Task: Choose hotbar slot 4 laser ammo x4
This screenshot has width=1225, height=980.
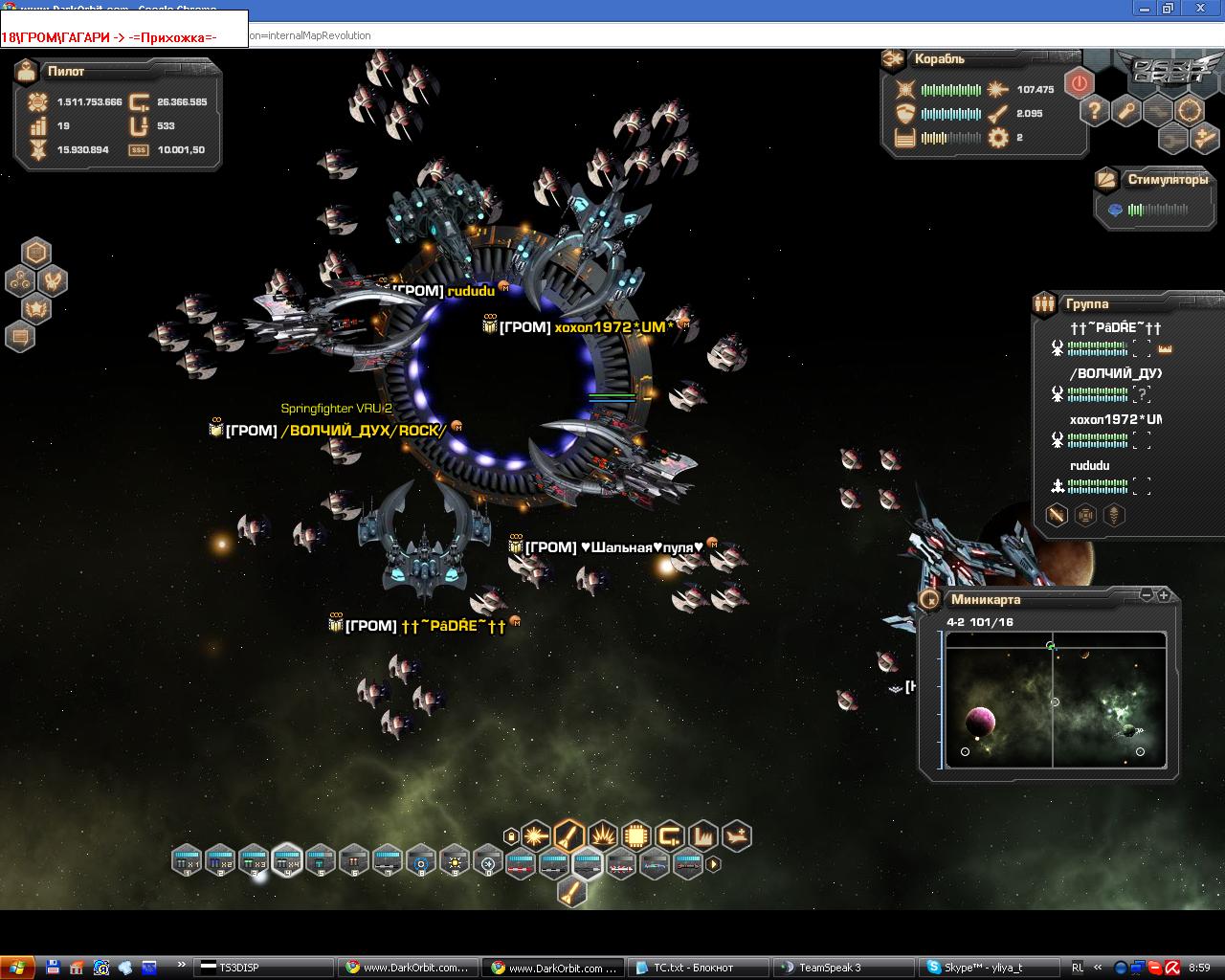Action: tap(287, 861)
